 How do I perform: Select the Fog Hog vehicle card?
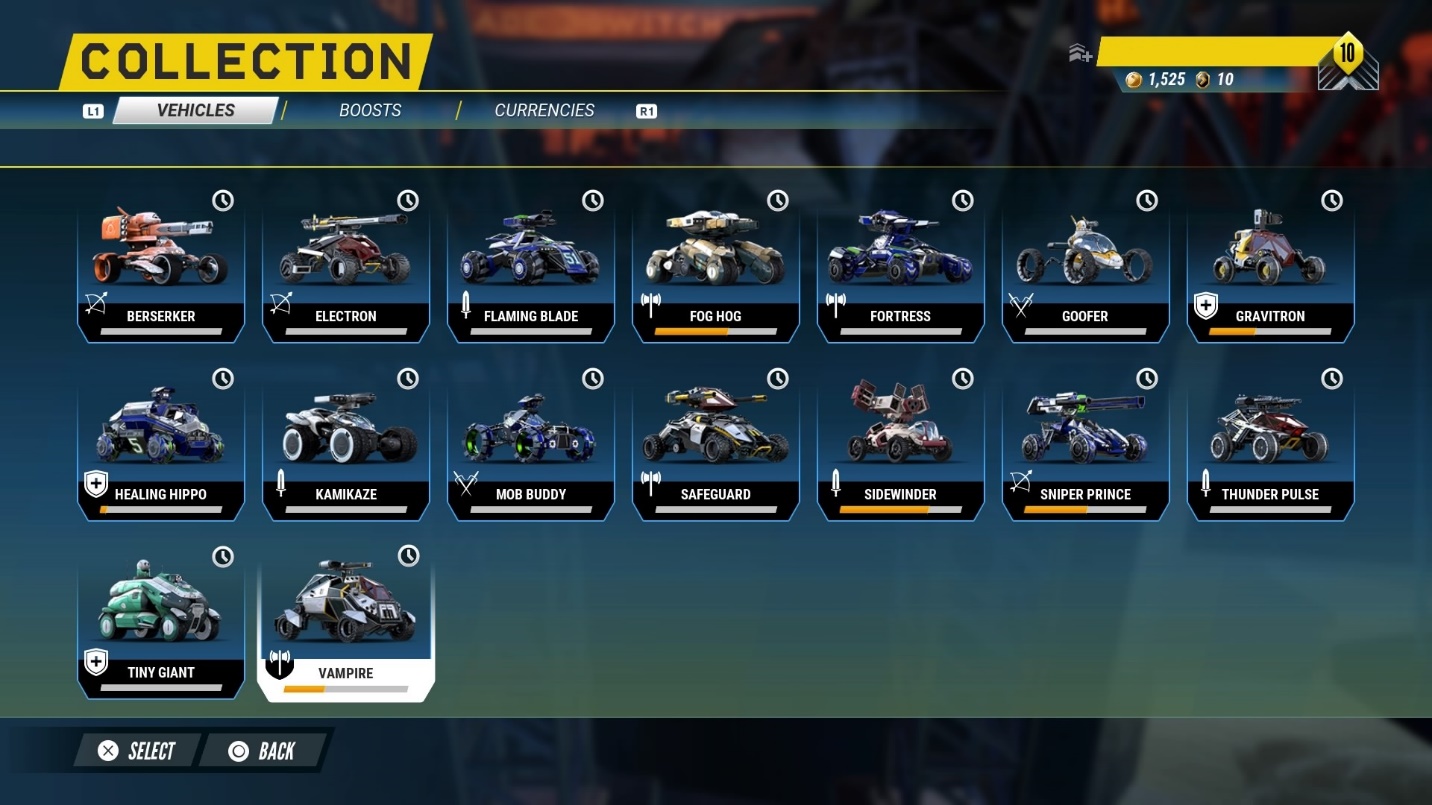[716, 265]
